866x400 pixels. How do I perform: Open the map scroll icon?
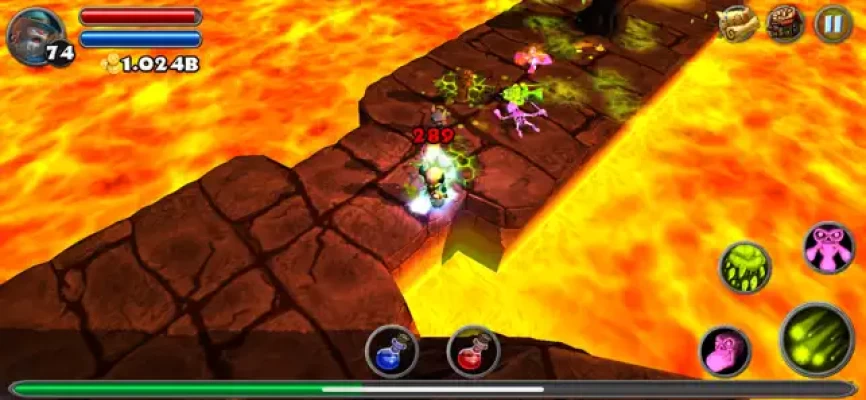(x=738, y=24)
